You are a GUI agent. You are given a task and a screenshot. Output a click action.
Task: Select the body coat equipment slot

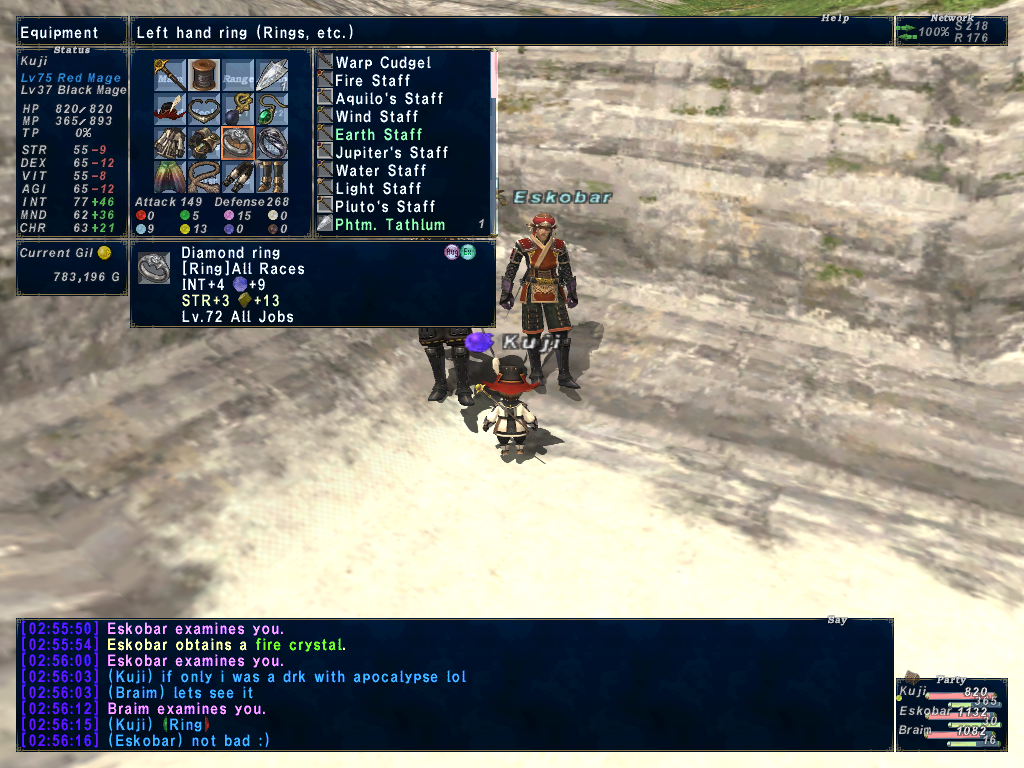[x=171, y=143]
